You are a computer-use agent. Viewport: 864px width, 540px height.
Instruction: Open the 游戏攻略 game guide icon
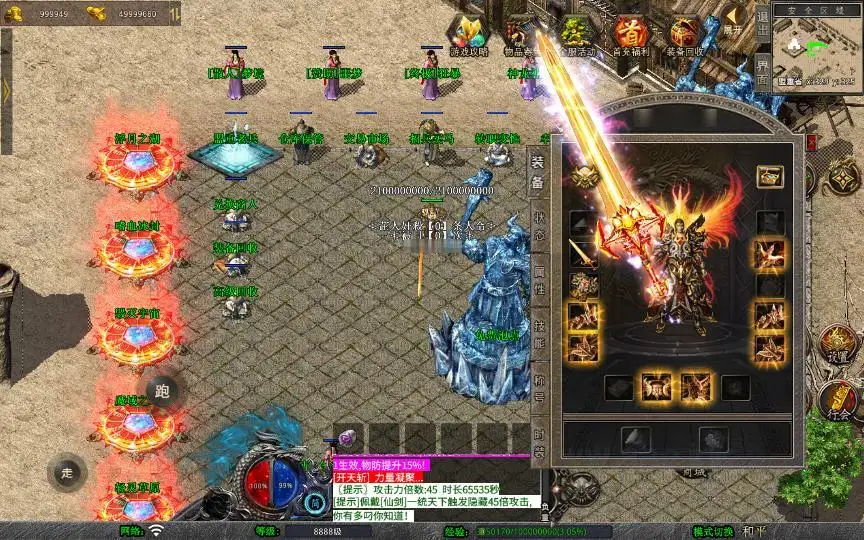[x=468, y=35]
